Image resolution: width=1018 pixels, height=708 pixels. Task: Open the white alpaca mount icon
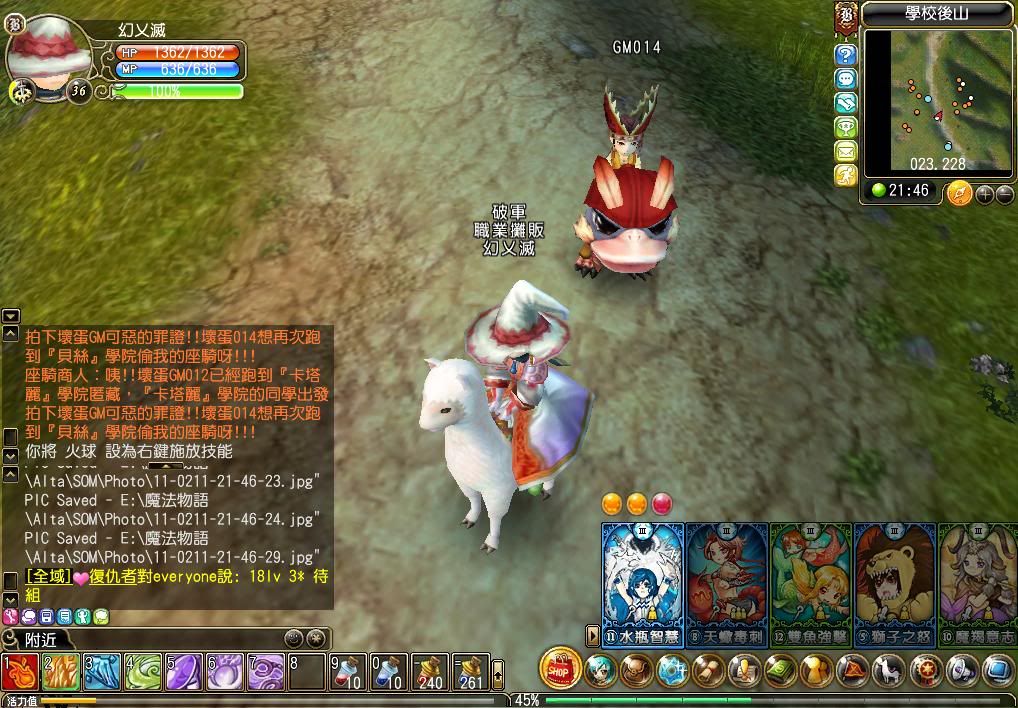coord(886,669)
